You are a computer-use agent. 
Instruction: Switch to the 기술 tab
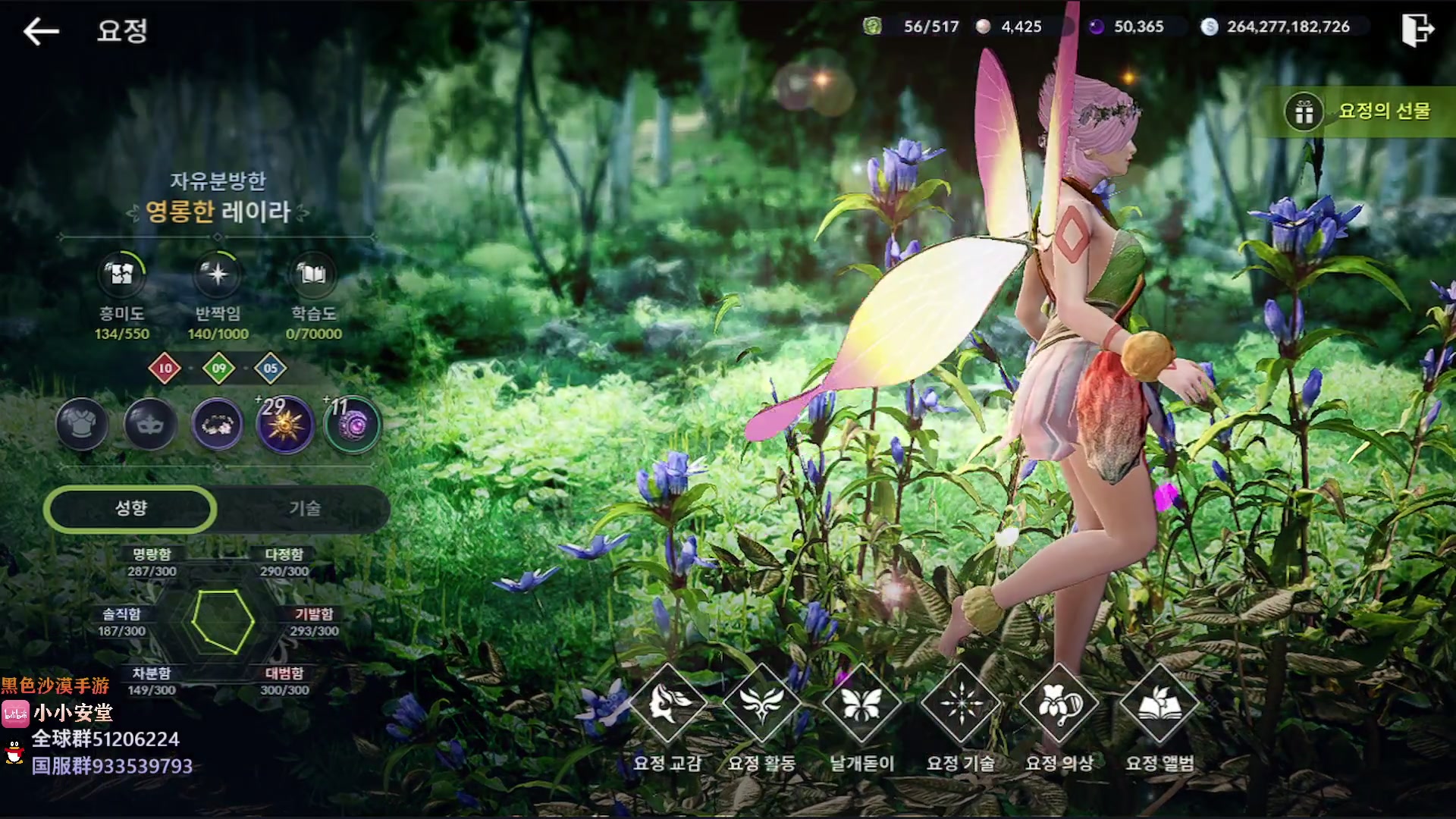pos(305,508)
